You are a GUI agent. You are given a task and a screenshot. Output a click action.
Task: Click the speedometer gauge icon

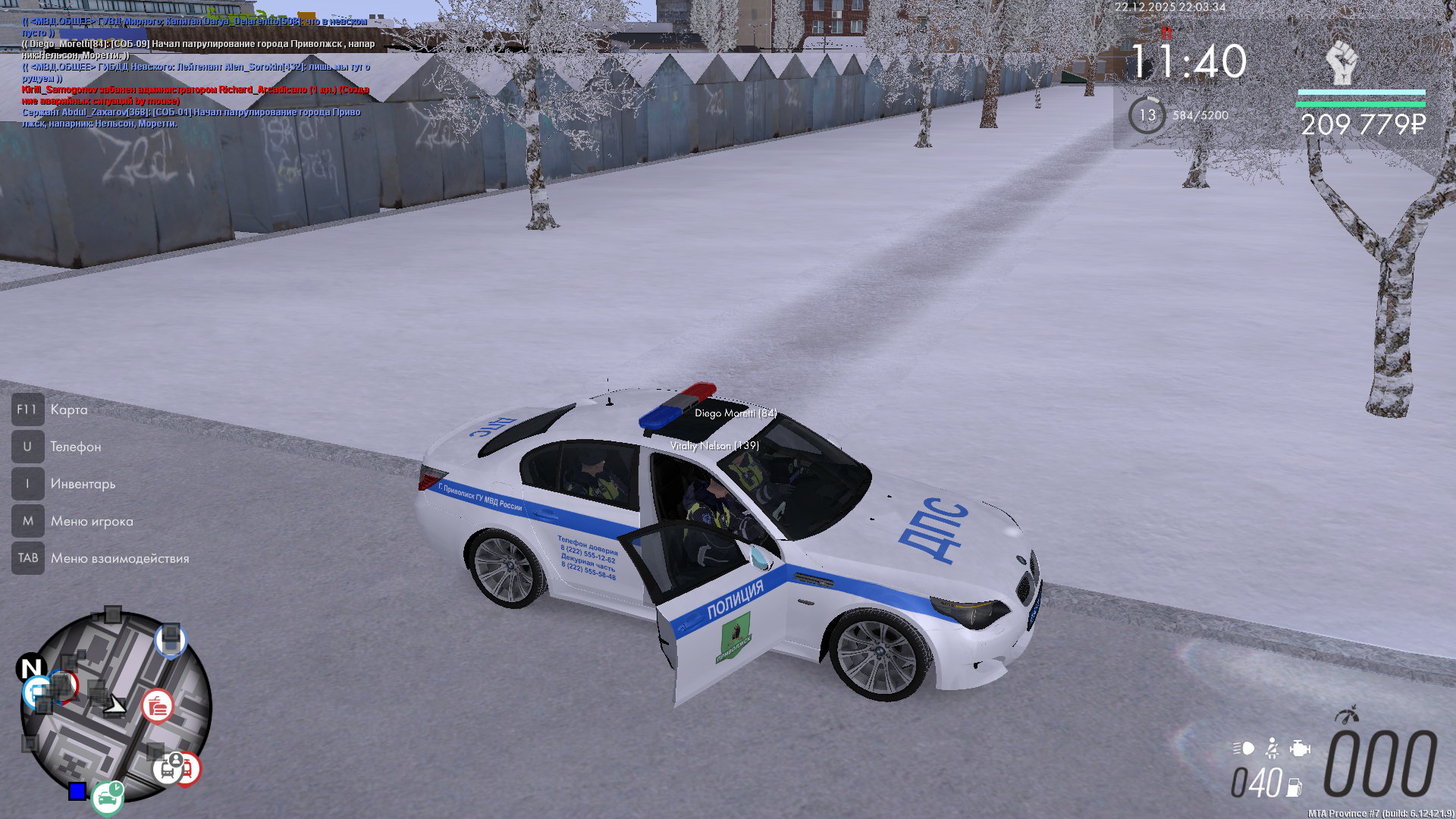[1347, 715]
